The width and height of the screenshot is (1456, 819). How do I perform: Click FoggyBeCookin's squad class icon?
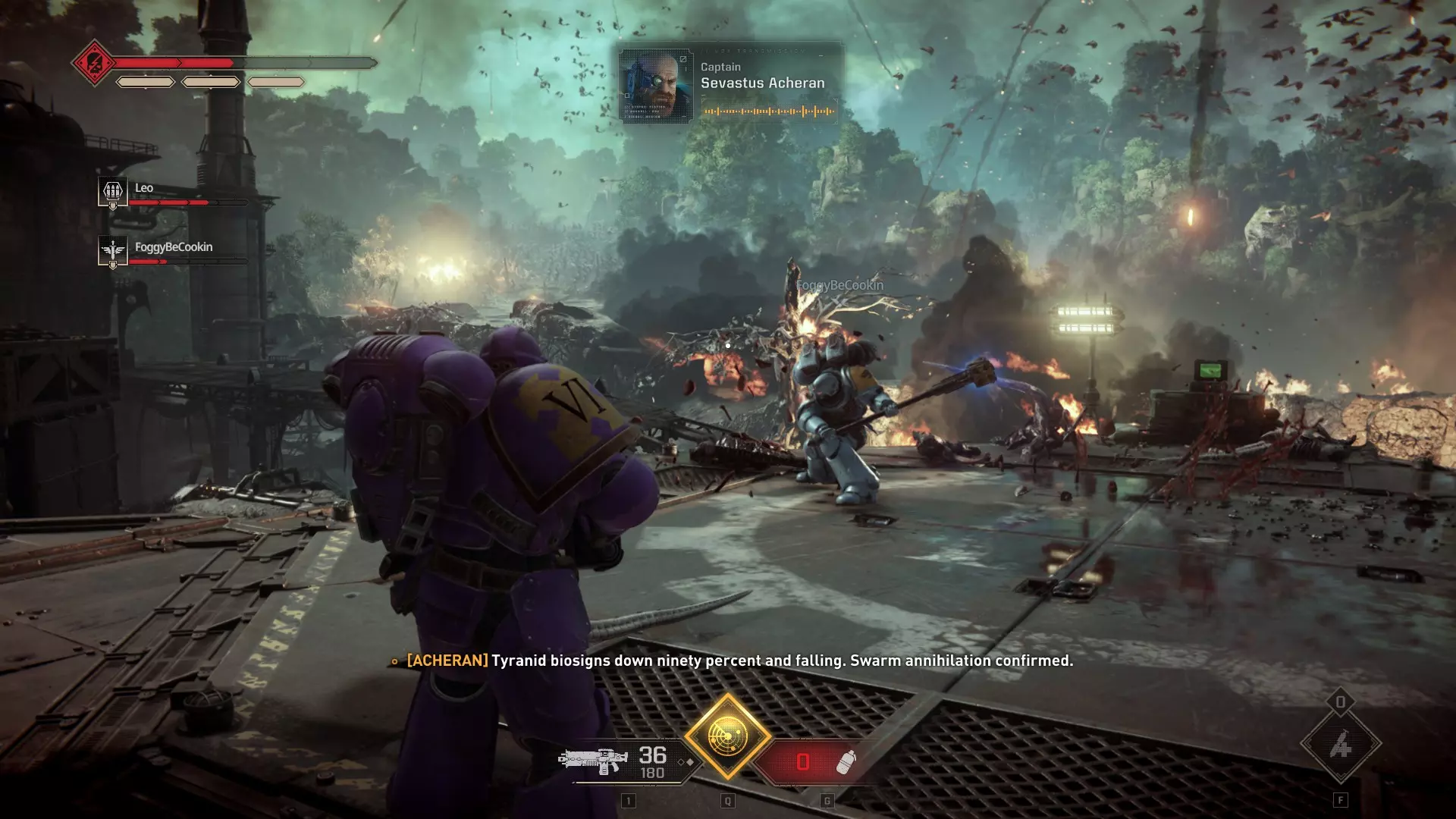pyautogui.click(x=112, y=250)
